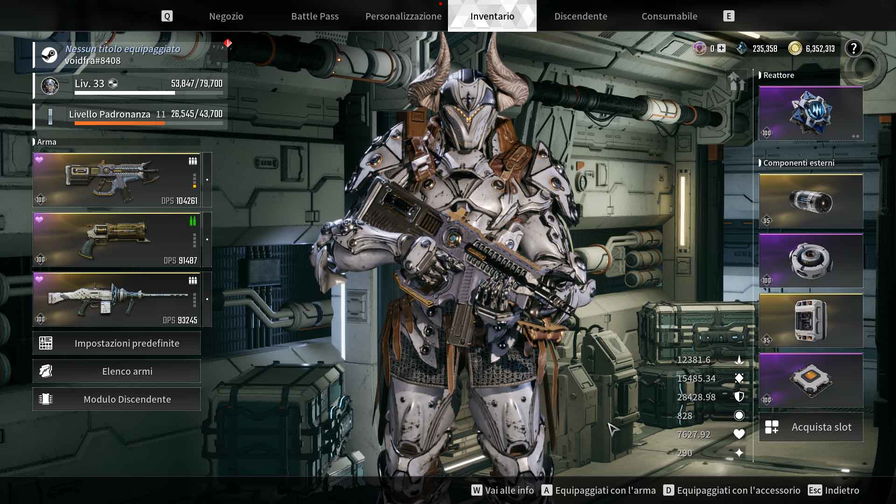
Task: Select the square chip external component slot
Action: pos(810,379)
